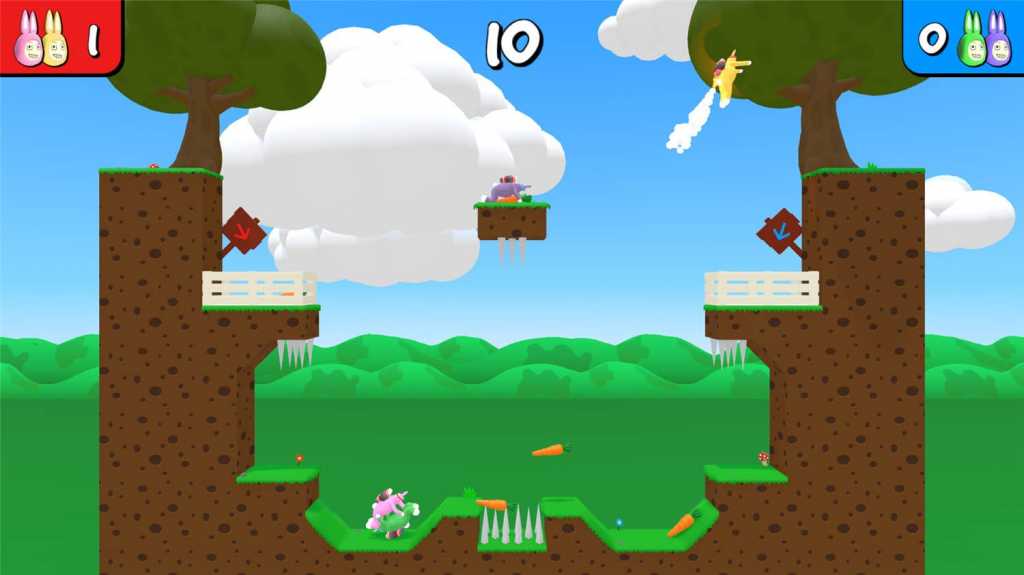The image size is (1024, 575).
Task: Click the green bunny portrait on blue team panel
Action: (x=971, y=43)
